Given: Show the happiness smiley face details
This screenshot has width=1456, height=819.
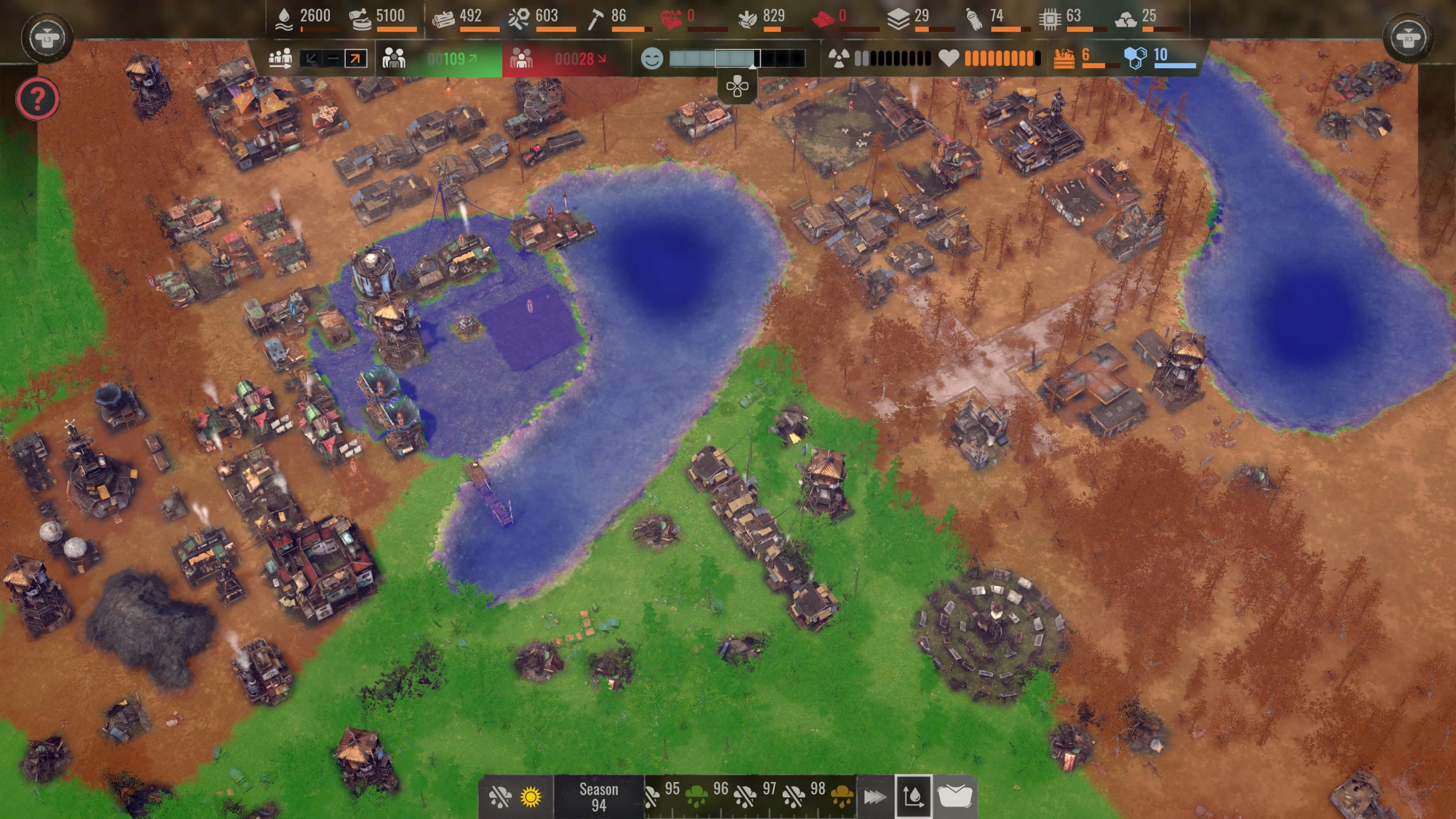Looking at the screenshot, I should (652, 59).
